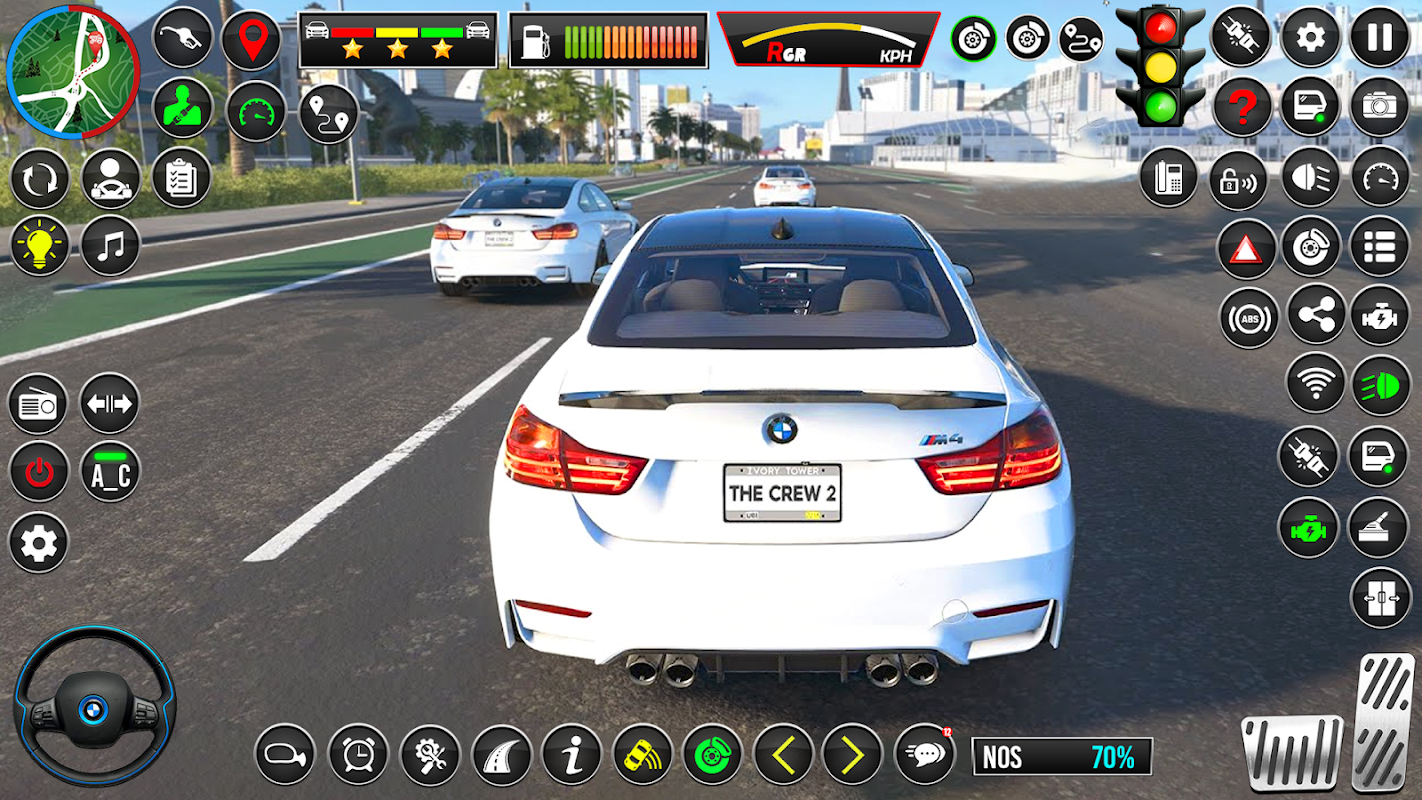Toggle the green seatbelt icon
Image resolution: width=1422 pixels, height=800 pixels.
click(182, 108)
